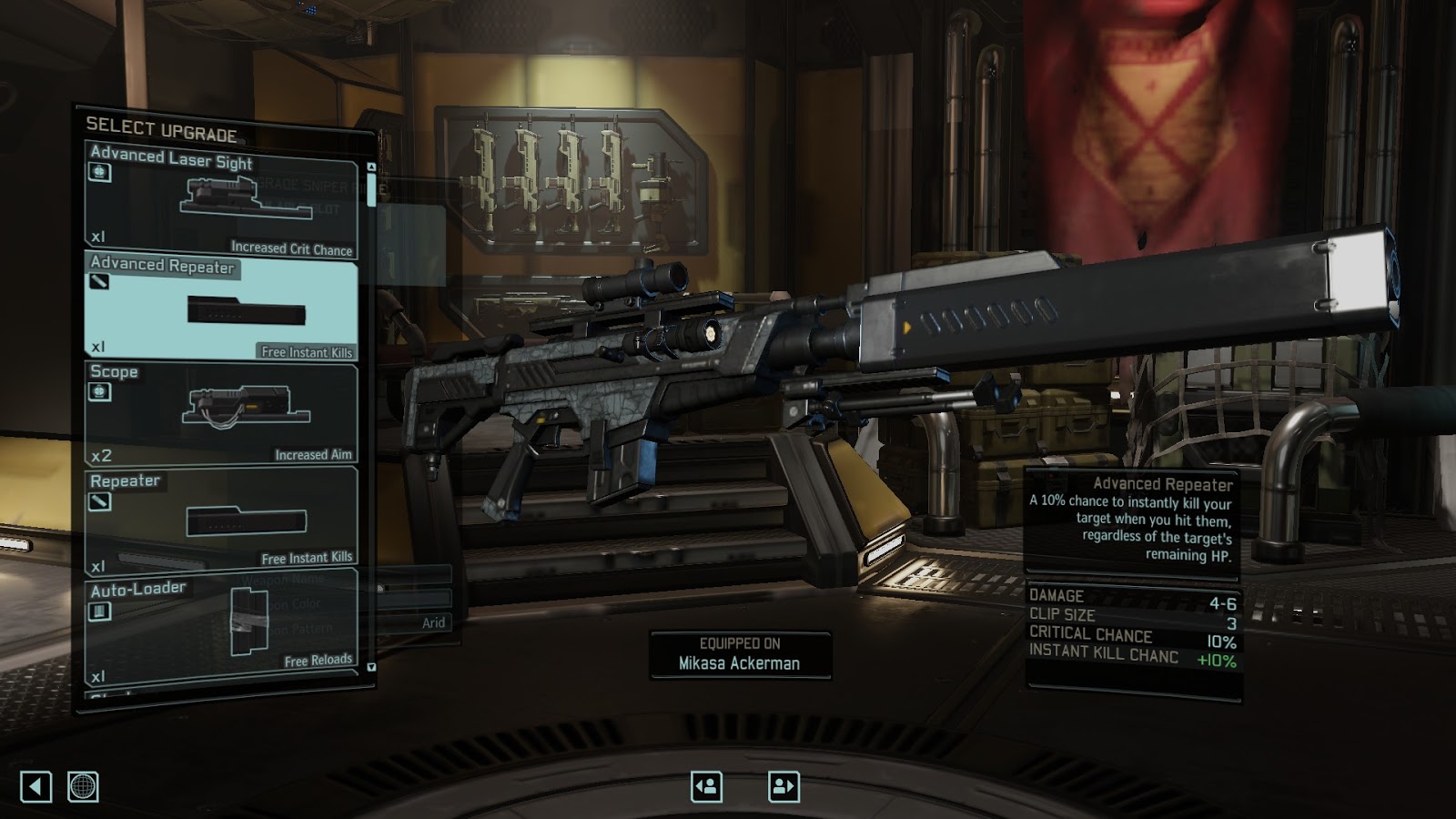Click the crosshair icon on Advanced Laser Sight
This screenshot has width=1456, height=819.
pyautogui.click(x=98, y=172)
